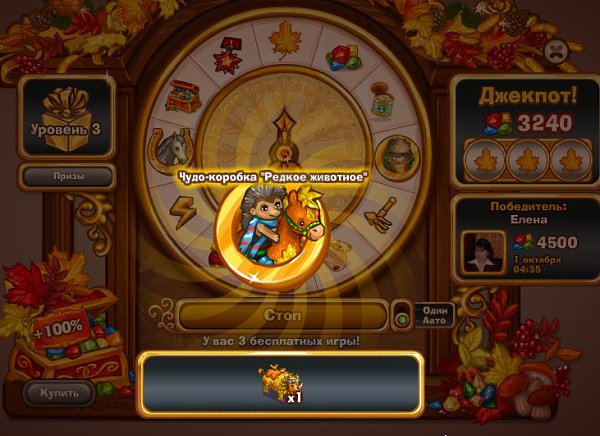Click the Стоп button to stop the wheel
600x436 pixels.
pyautogui.click(x=283, y=315)
